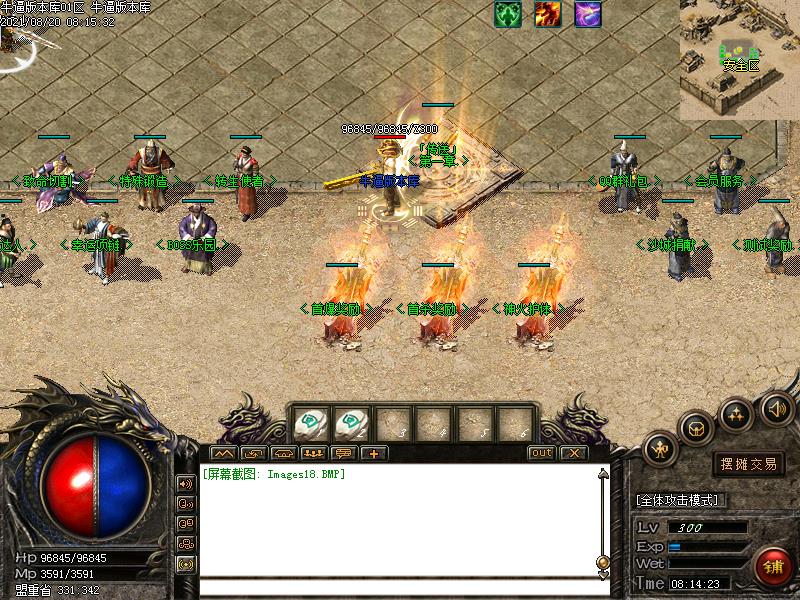Toggle the 全体攻击模式 attack mode label

pos(681,499)
